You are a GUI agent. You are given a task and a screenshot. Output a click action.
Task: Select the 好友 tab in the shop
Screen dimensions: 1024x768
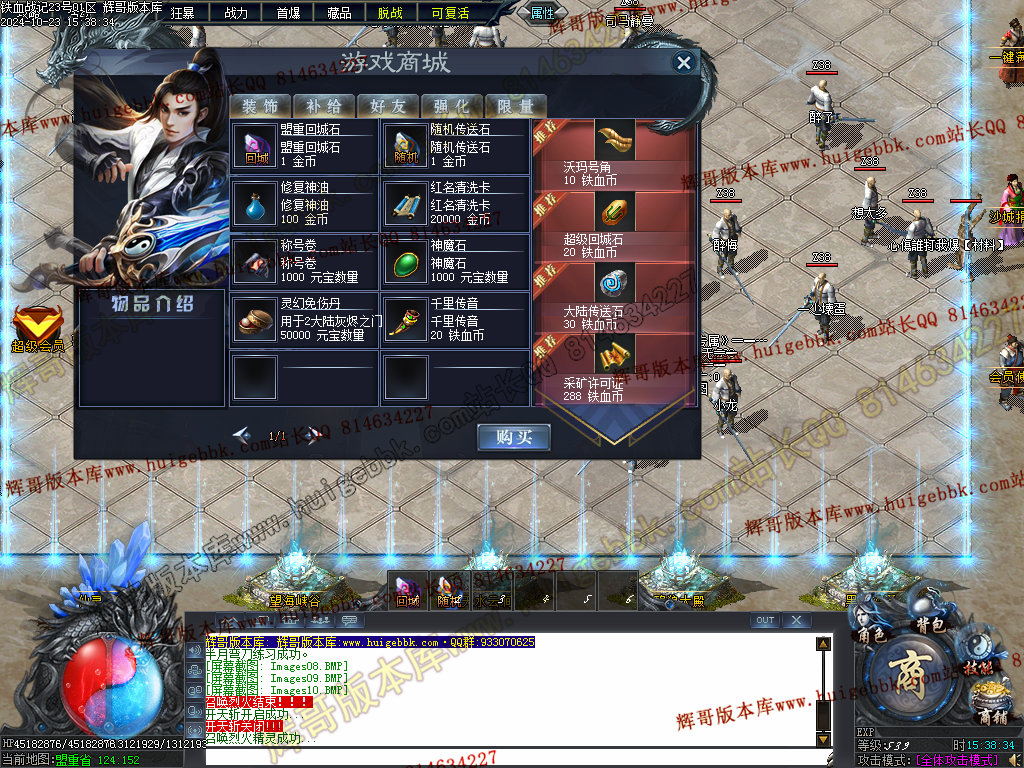coord(387,106)
